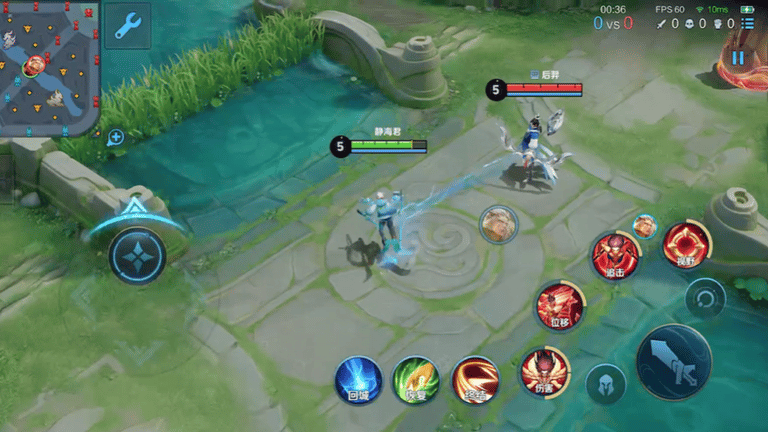Trigger the 伤害 skill
The image size is (768, 432).
544,371
